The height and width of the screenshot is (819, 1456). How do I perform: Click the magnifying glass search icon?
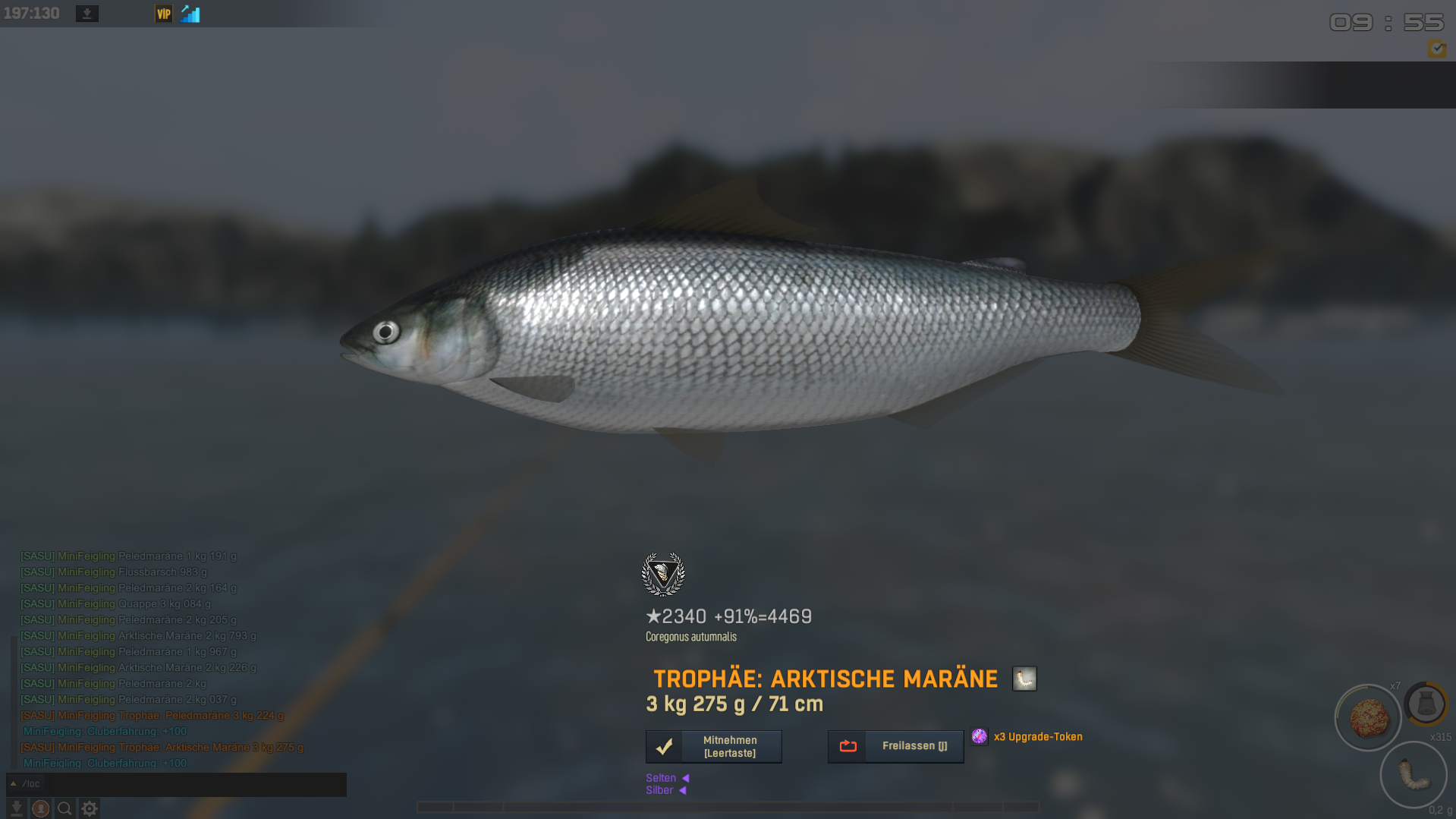[x=64, y=808]
